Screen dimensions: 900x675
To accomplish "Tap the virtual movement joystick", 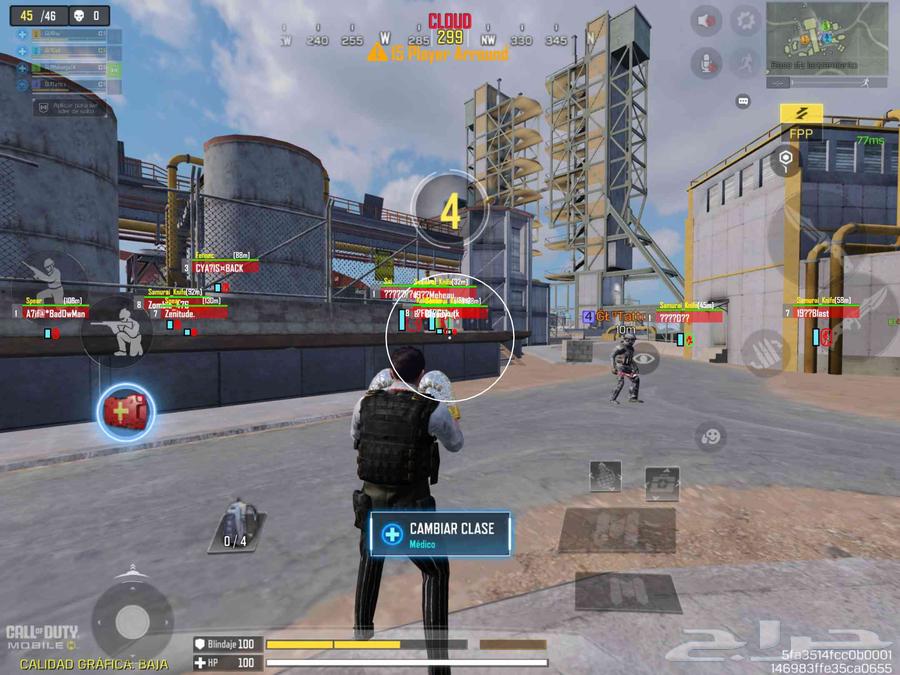I will (x=132, y=623).
